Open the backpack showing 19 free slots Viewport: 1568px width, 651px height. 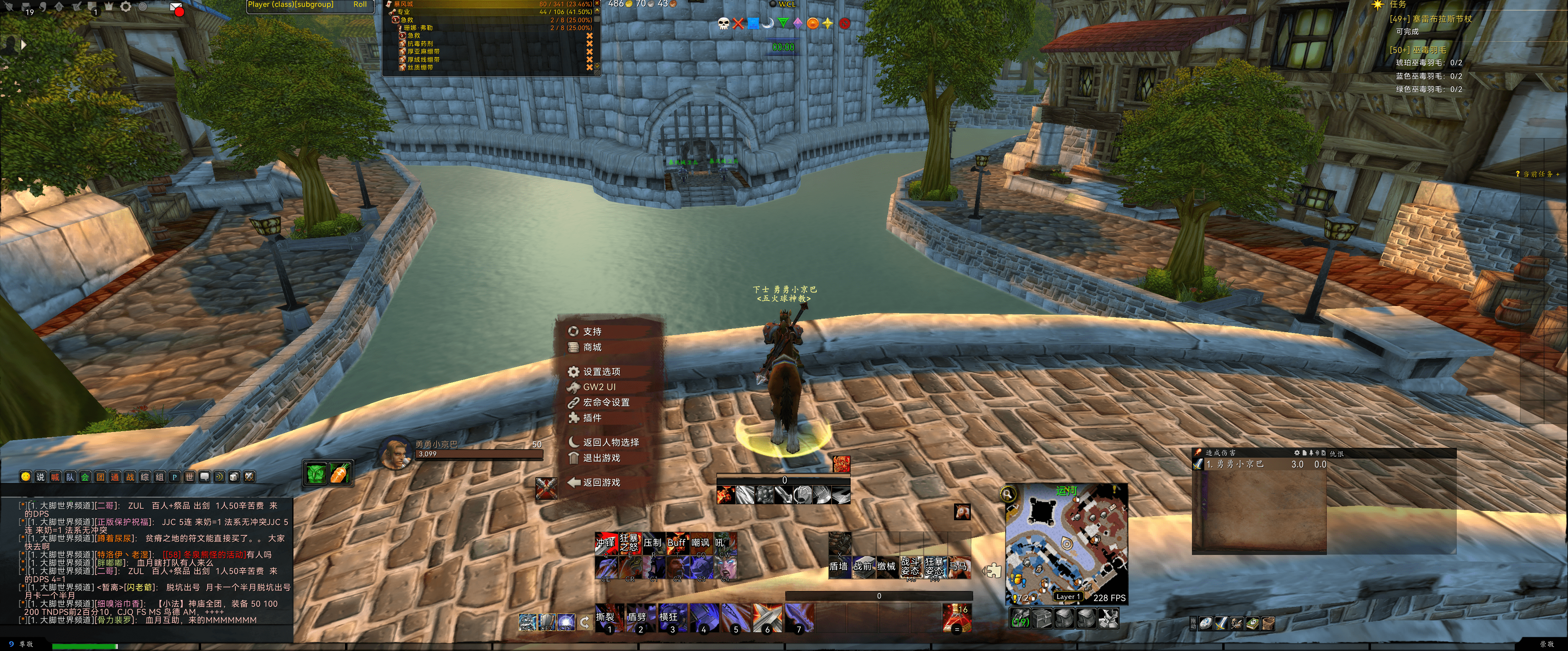tap(1021, 620)
